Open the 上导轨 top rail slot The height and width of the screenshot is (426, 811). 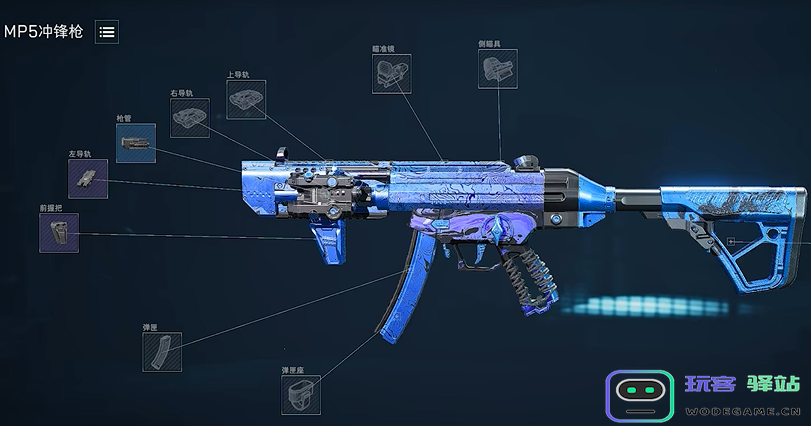click(x=245, y=99)
